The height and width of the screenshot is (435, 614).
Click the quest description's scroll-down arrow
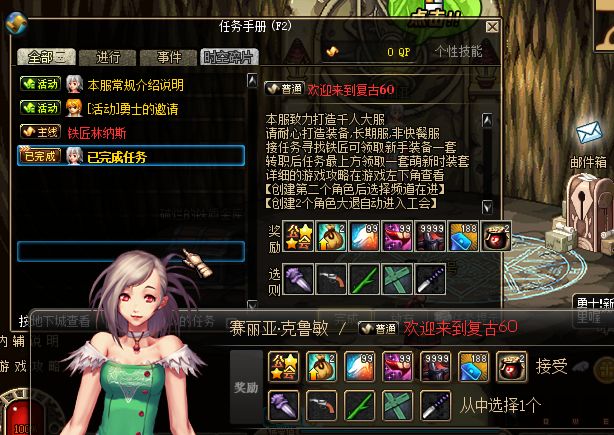point(487,207)
